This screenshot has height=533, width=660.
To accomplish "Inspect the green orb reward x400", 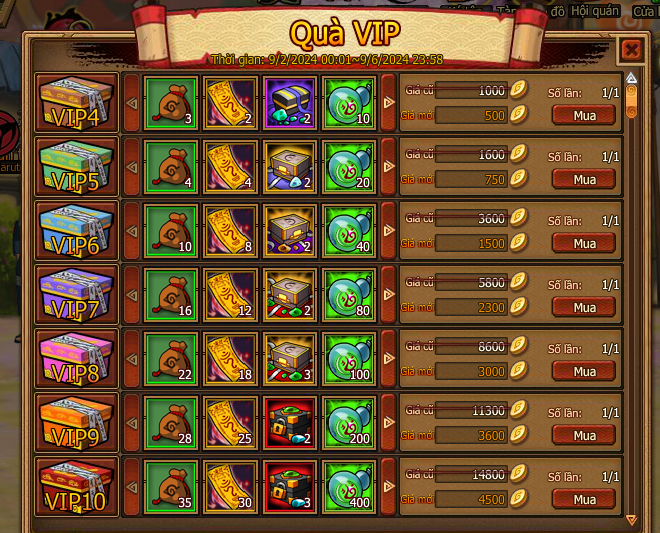I will coord(350,486).
